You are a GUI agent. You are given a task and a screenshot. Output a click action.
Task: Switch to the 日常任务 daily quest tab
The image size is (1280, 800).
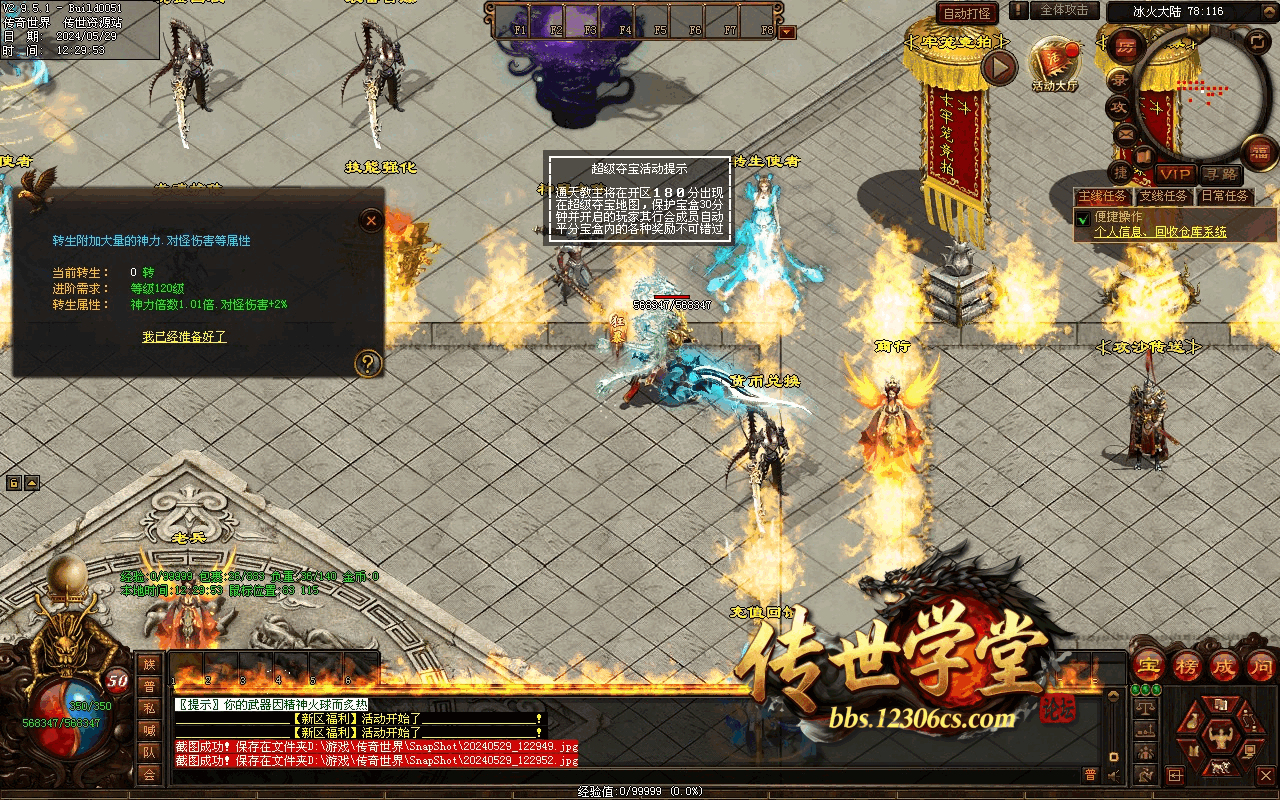(1225, 196)
